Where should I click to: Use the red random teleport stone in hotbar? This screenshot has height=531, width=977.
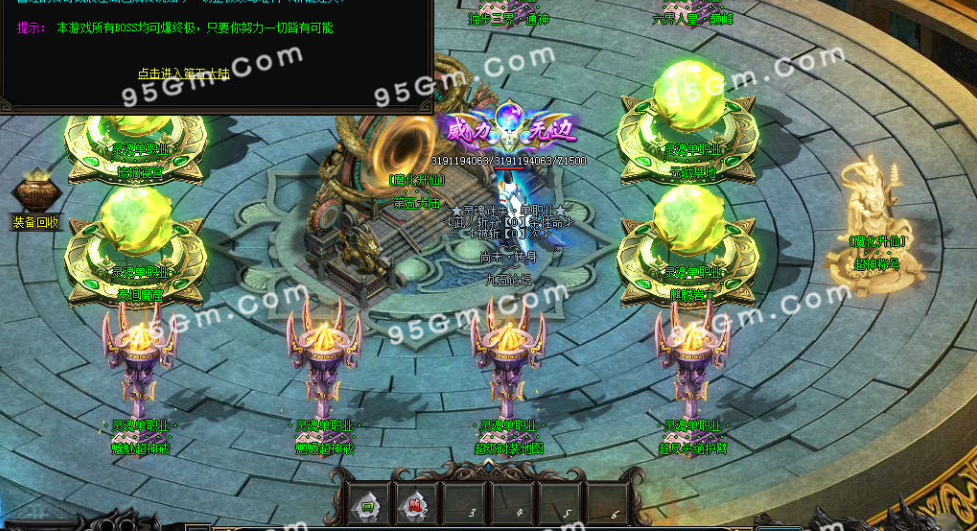click(x=416, y=506)
